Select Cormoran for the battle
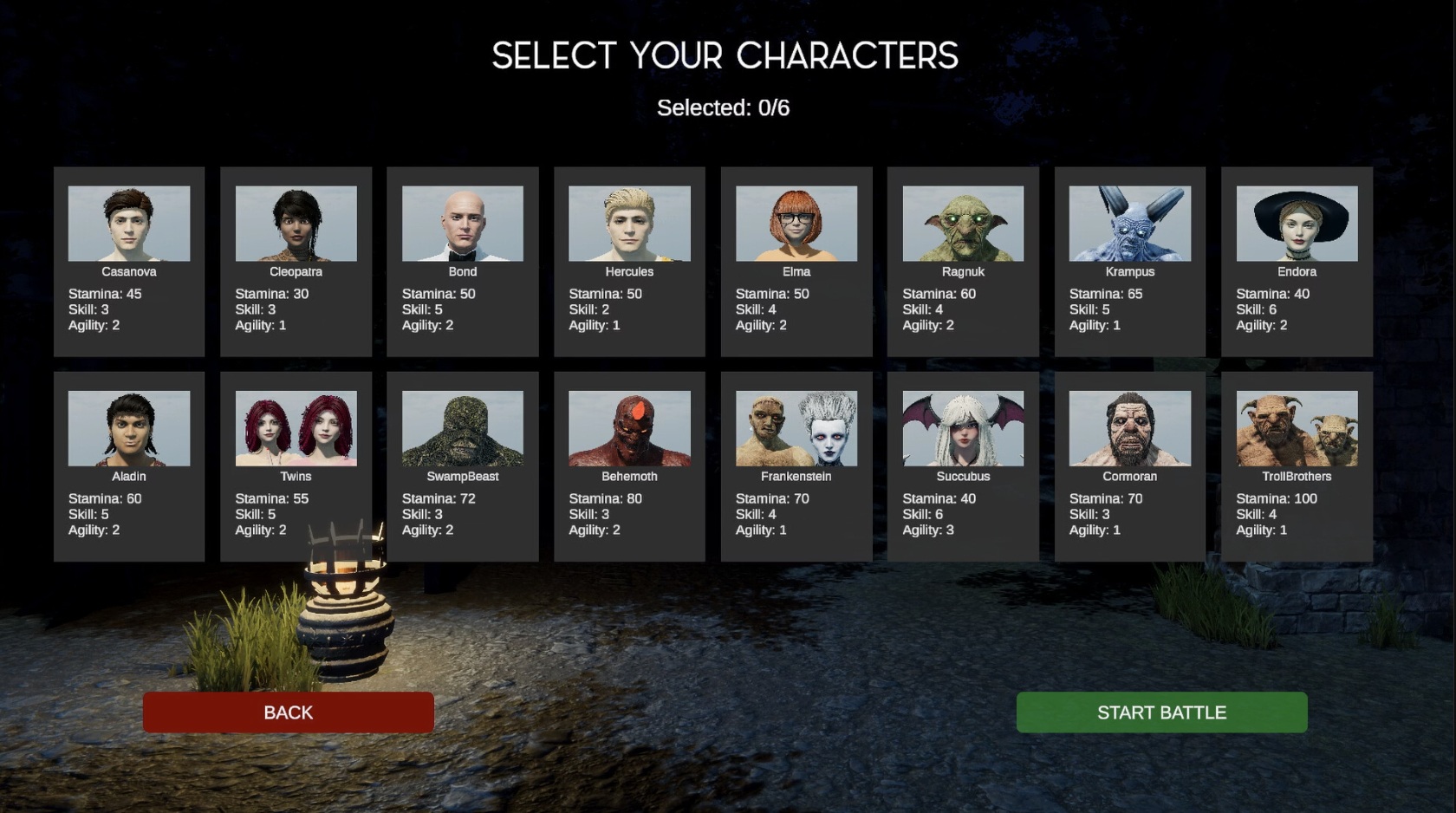The height and width of the screenshot is (813, 1456). (x=1129, y=466)
